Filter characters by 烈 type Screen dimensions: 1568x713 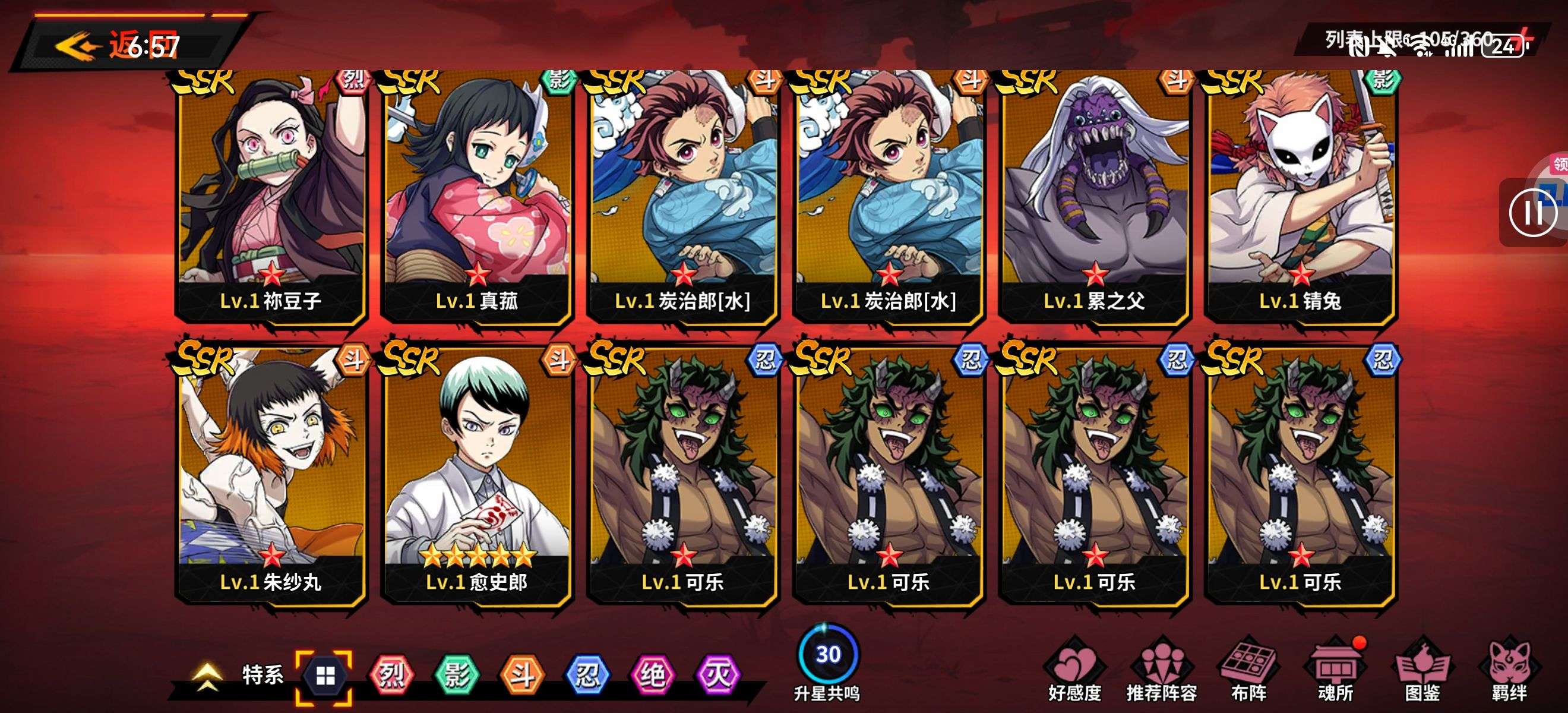[x=391, y=675]
